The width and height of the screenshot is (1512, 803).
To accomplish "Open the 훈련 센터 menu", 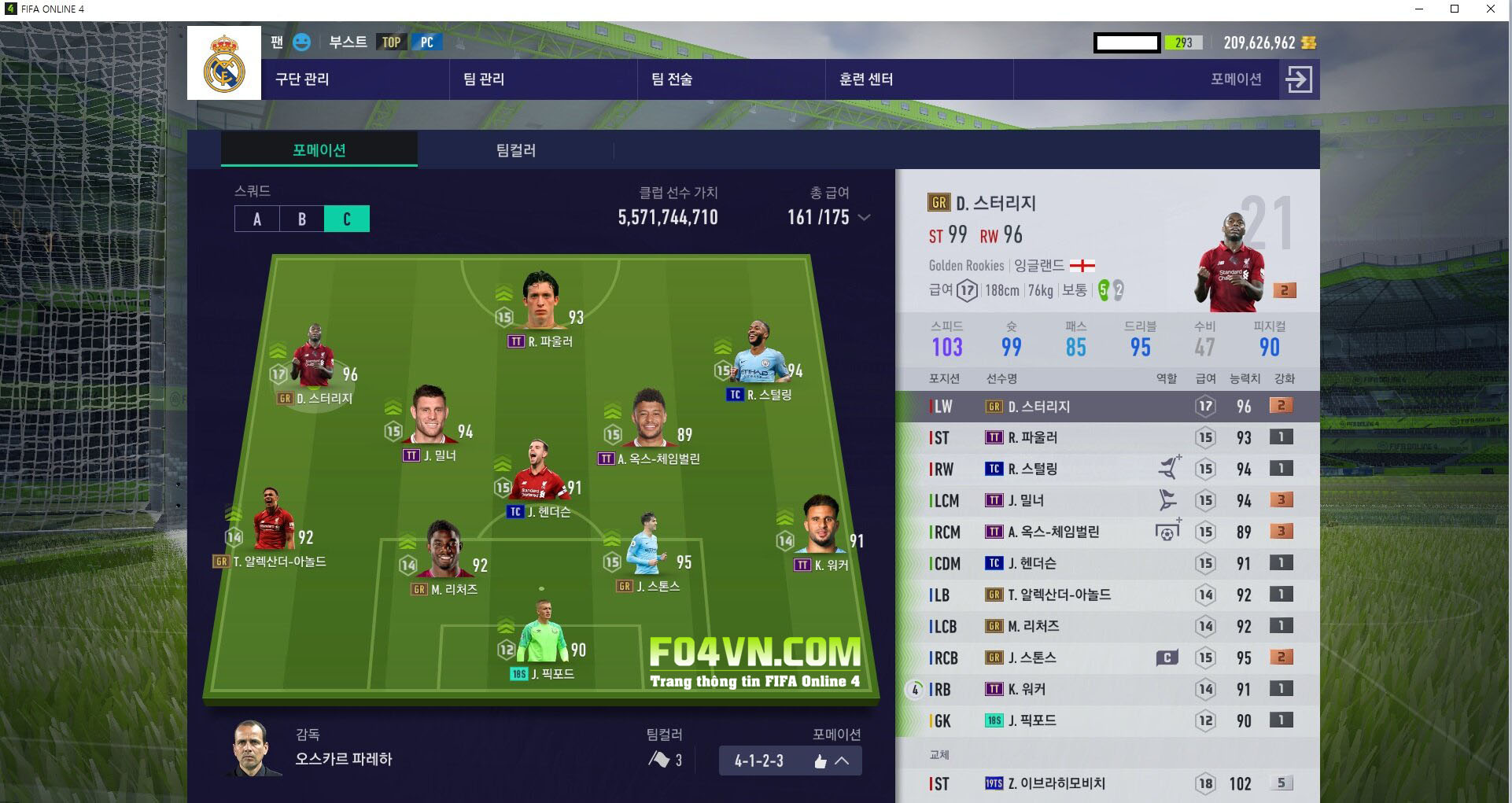I will [866, 79].
